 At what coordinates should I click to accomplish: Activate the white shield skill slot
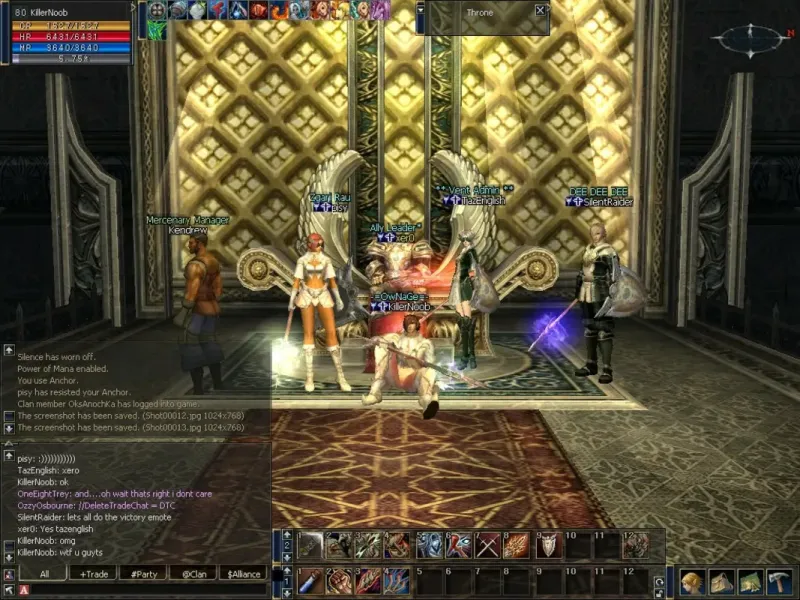point(549,545)
